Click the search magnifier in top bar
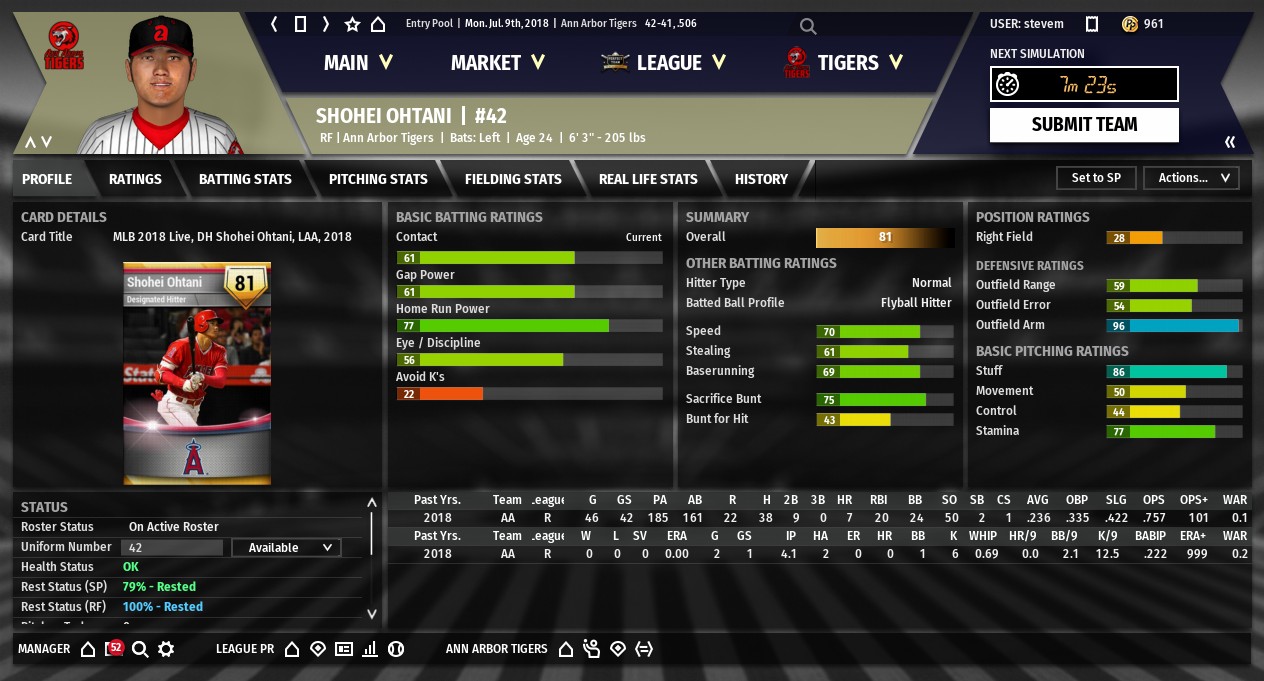The image size is (1264, 681). [808, 26]
